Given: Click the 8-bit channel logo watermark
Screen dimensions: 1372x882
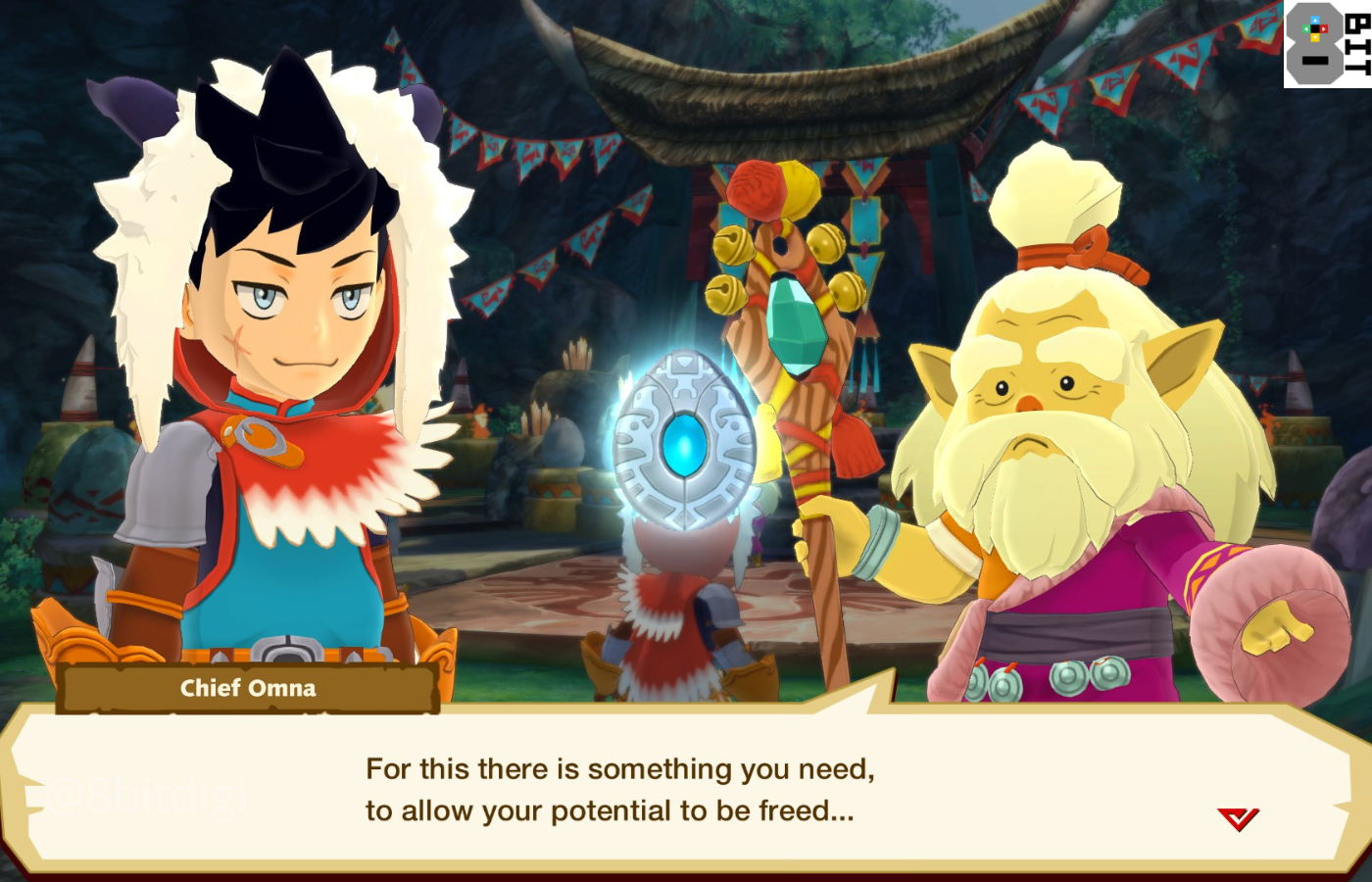Looking at the screenshot, I should coord(1327,44).
